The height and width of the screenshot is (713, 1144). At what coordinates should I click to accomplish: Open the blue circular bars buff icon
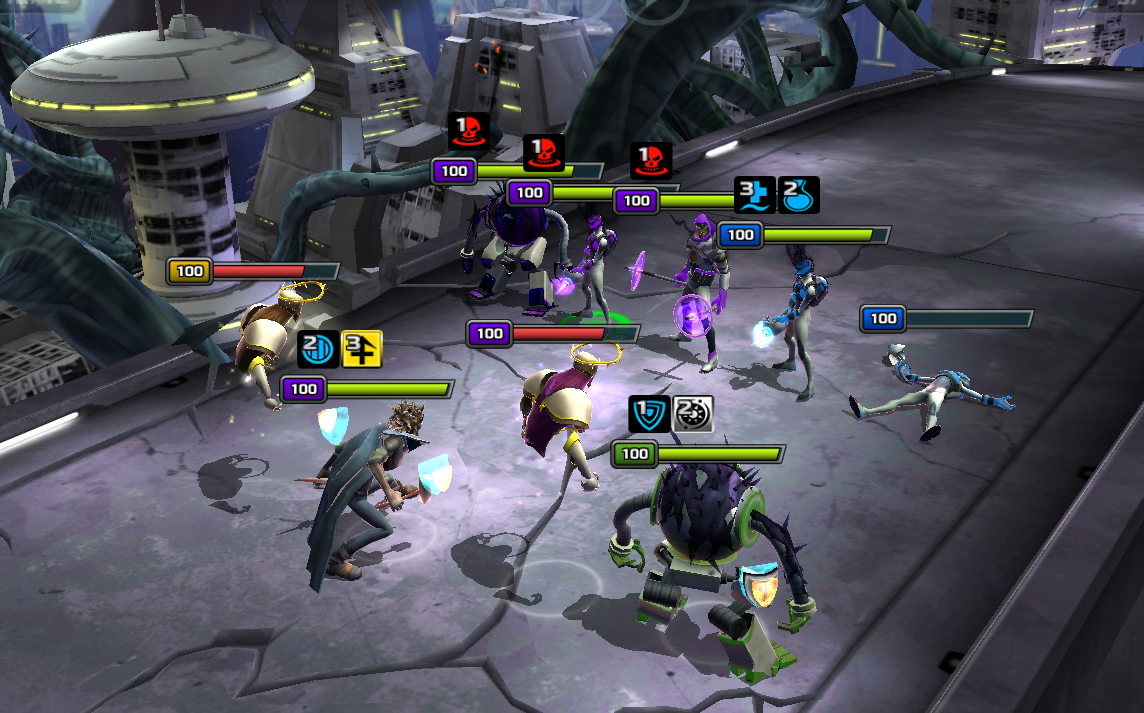click(x=318, y=350)
